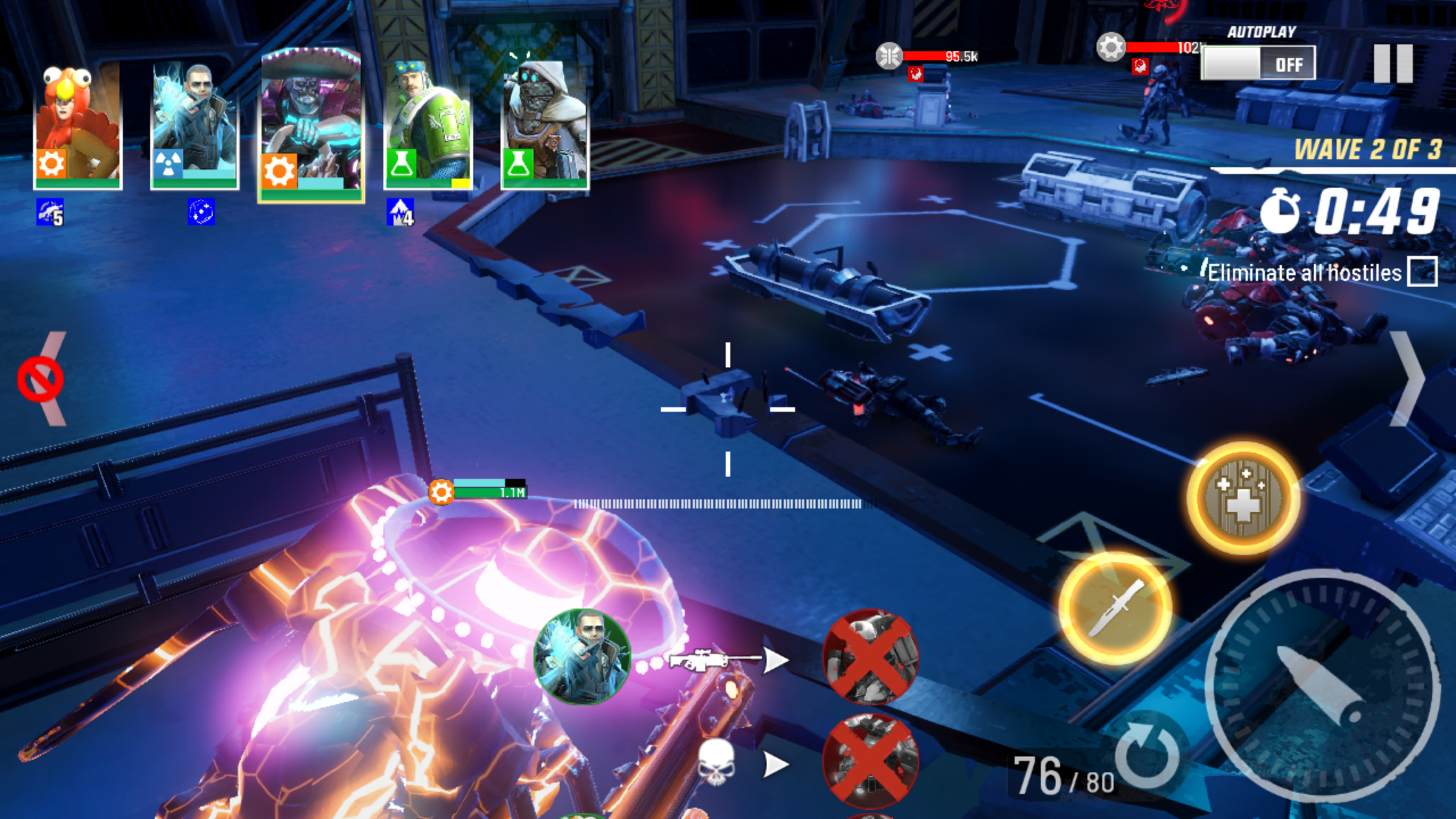
Task: Select the sombrero skeleton hero portrait
Action: click(311, 125)
